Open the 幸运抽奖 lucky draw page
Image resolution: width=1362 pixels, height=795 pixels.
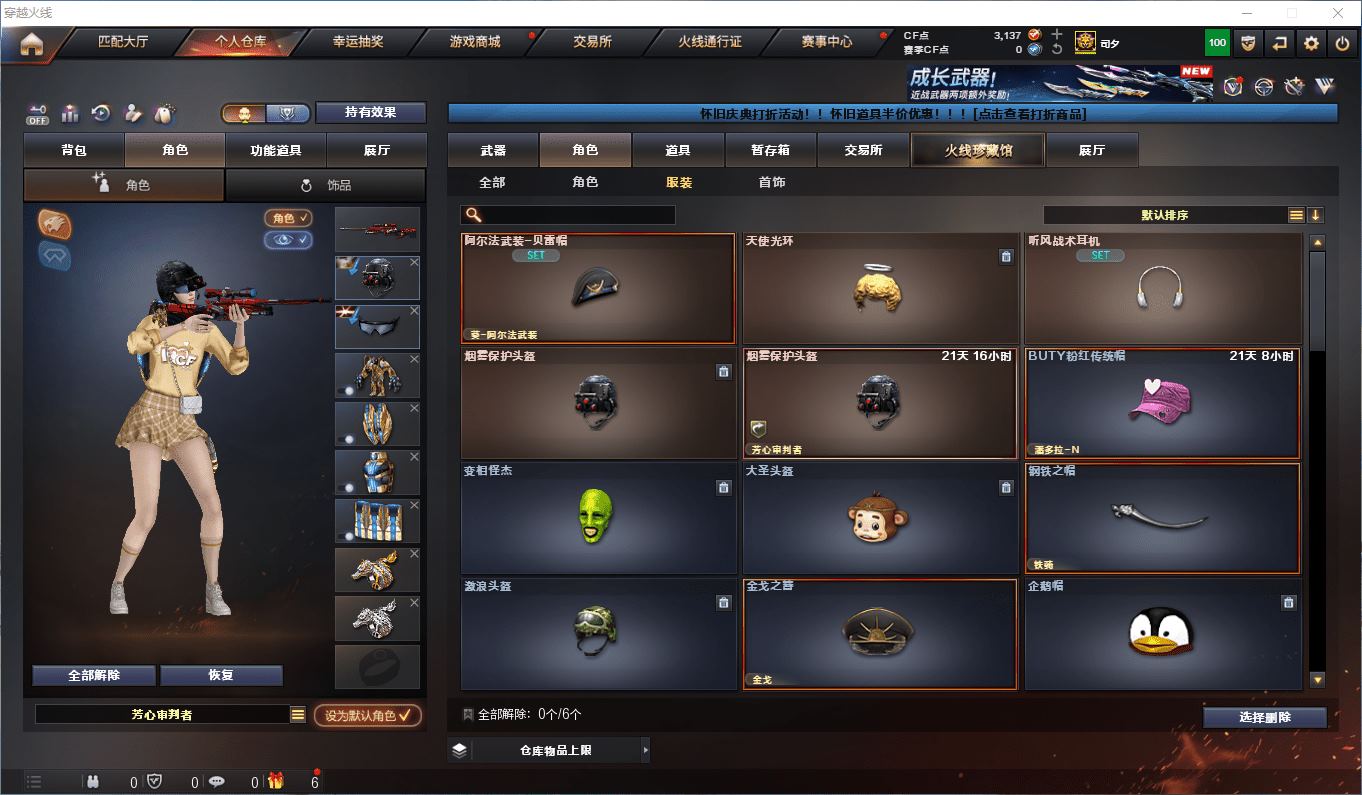click(358, 42)
